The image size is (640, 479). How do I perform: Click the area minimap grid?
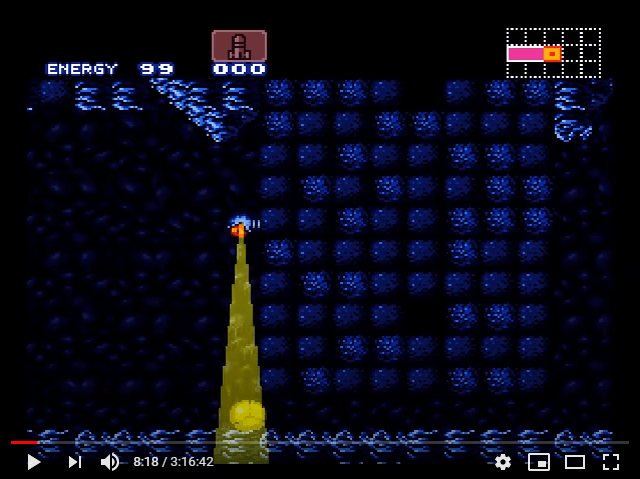tap(553, 53)
